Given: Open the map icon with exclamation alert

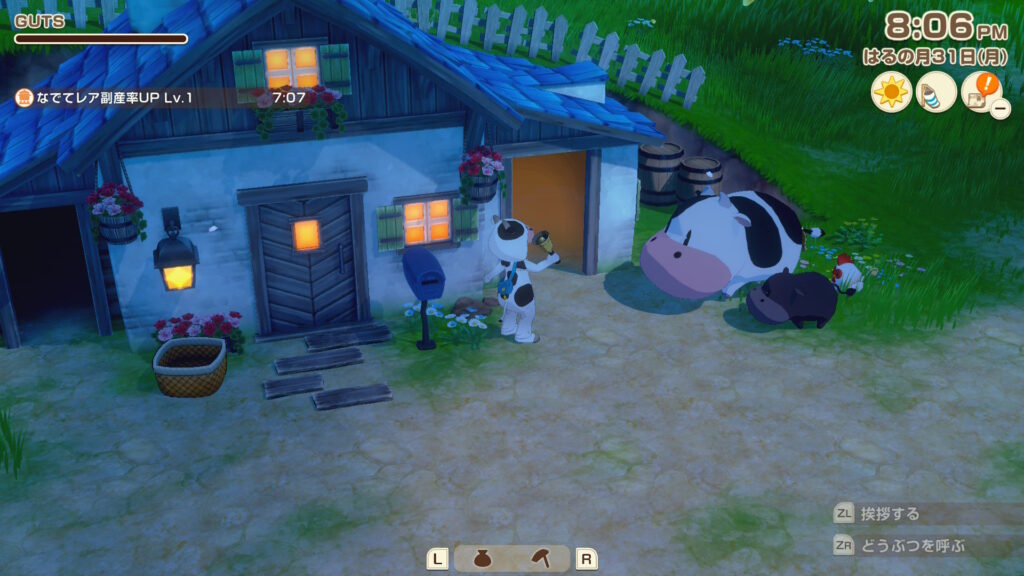Looking at the screenshot, I should tap(980, 93).
